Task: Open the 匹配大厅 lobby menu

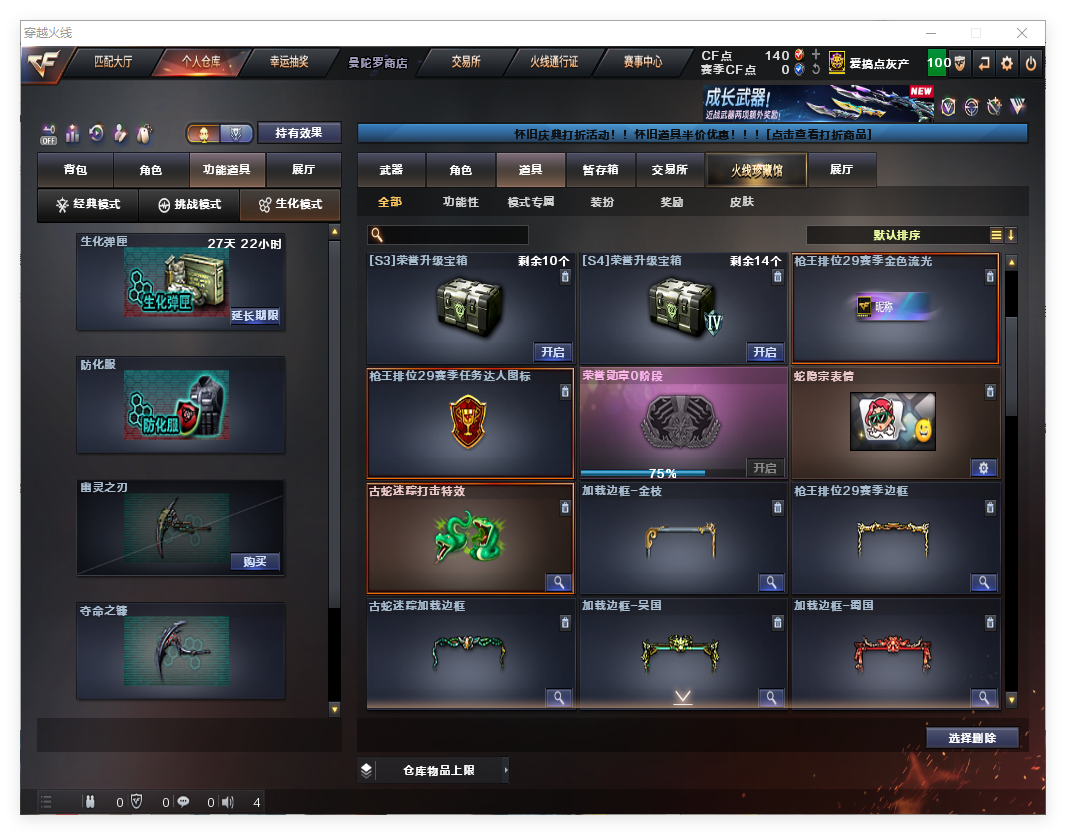Action: pos(113,62)
